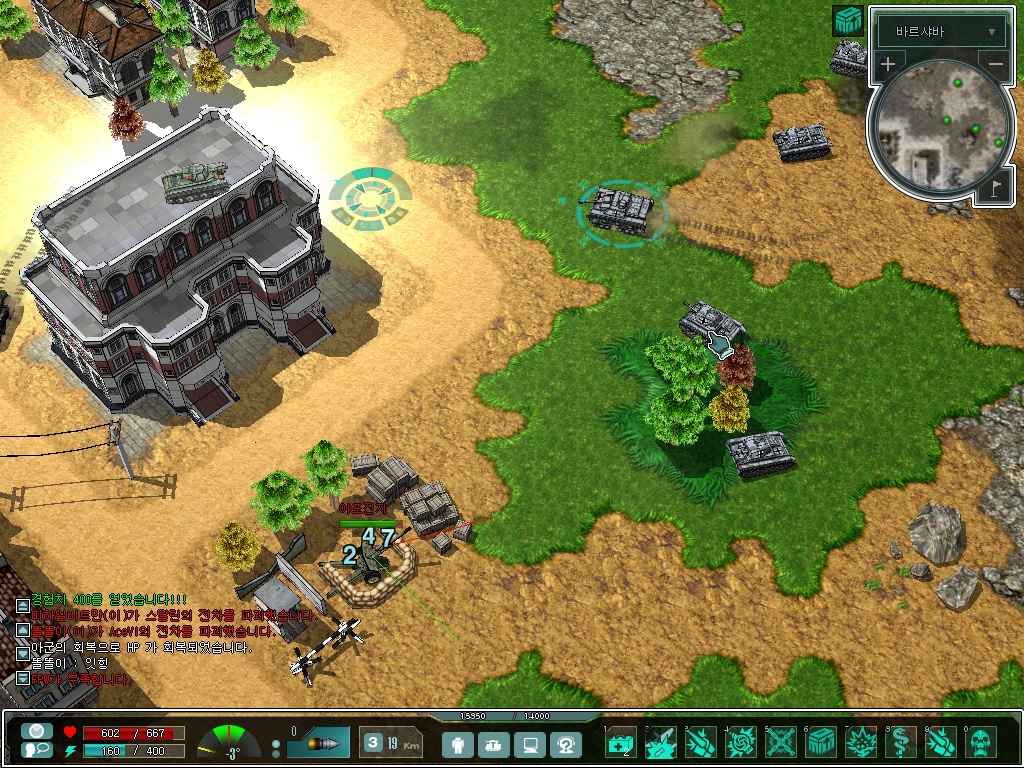This screenshot has width=1024, height=768.
Task: Trigger the burst explosion skill in slot 7
Action: (861, 743)
